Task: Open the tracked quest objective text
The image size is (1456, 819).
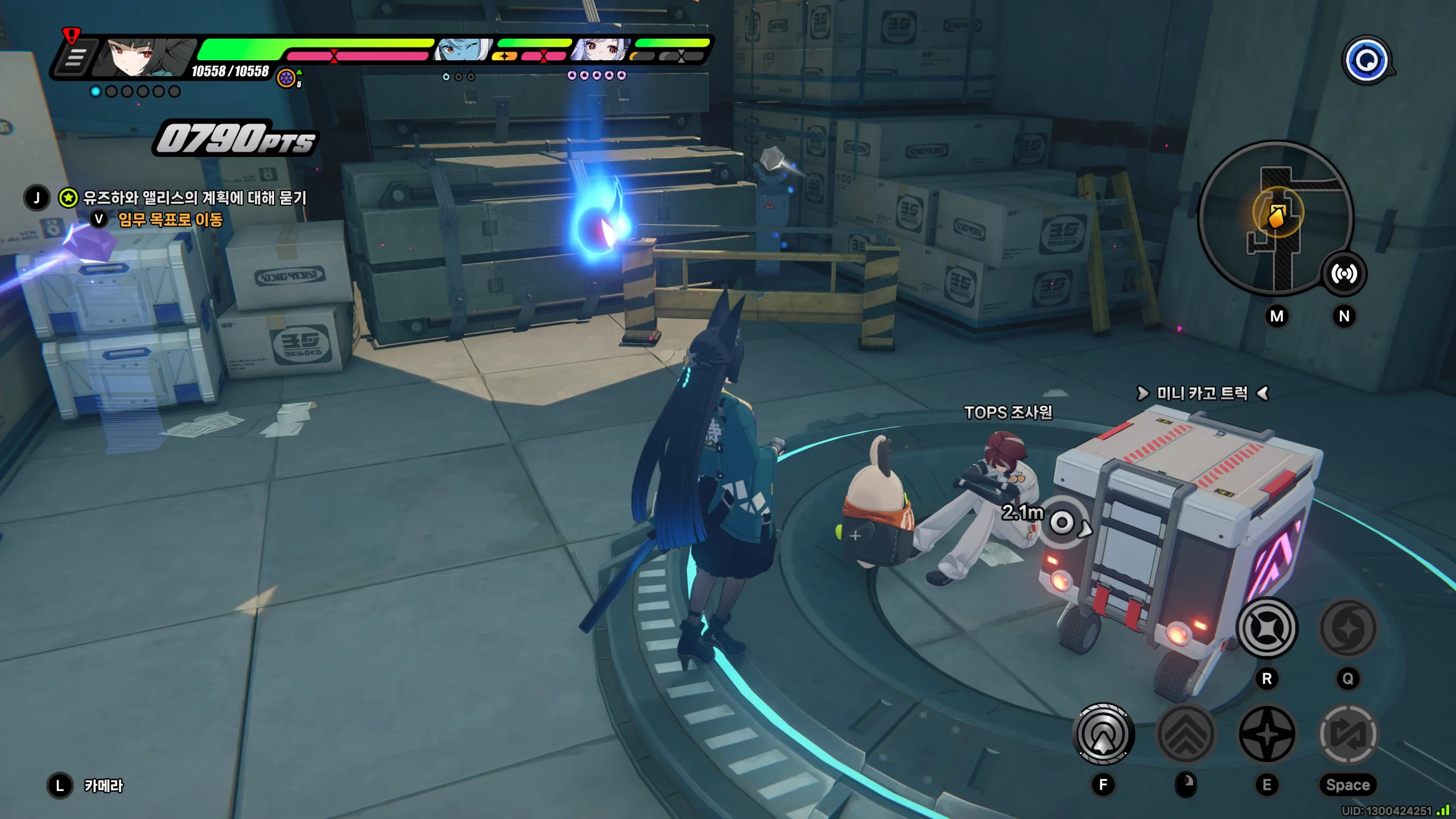Action: point(195,198)
